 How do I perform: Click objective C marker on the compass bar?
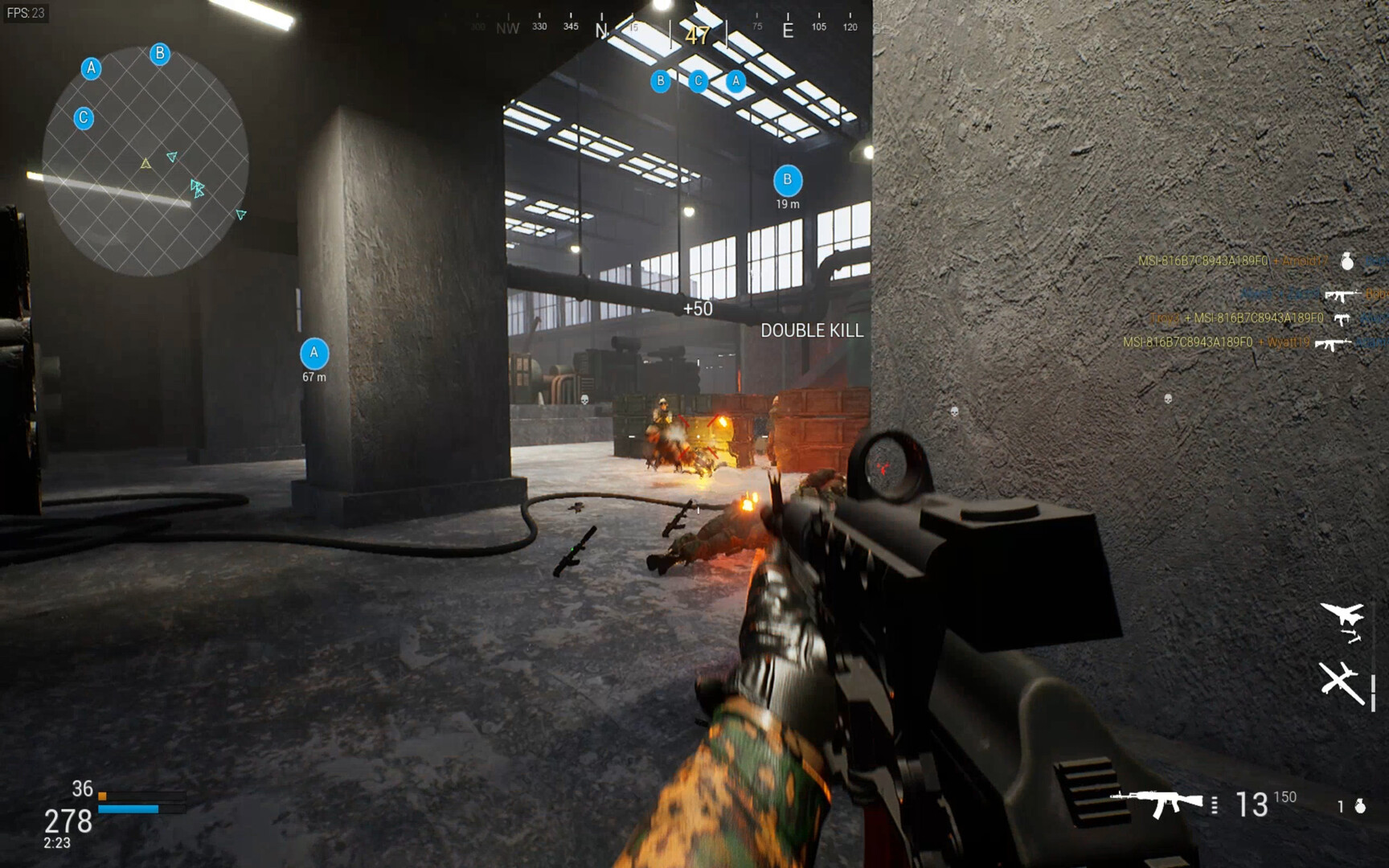coord(698,81)
